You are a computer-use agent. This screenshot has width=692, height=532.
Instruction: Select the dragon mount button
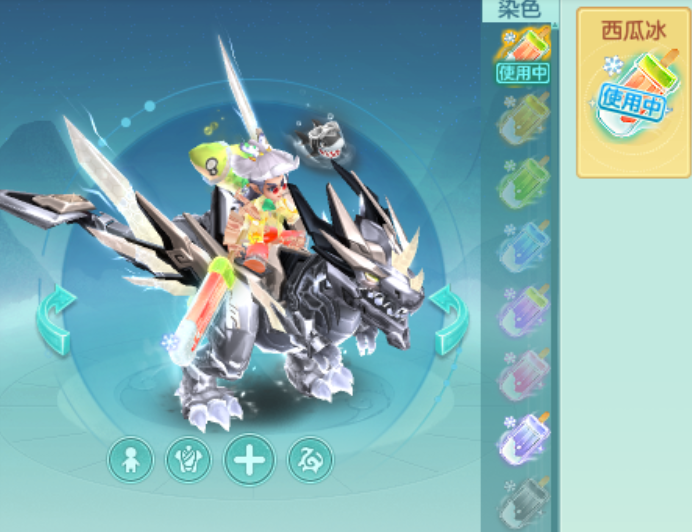310,461
